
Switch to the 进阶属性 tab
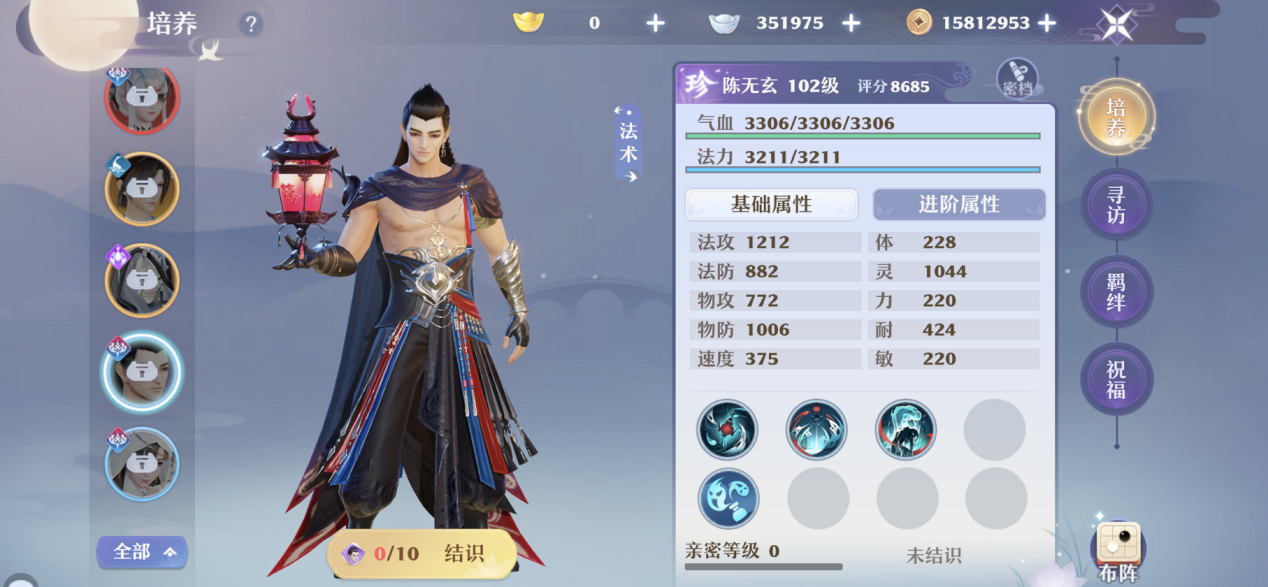click(959, 204)
